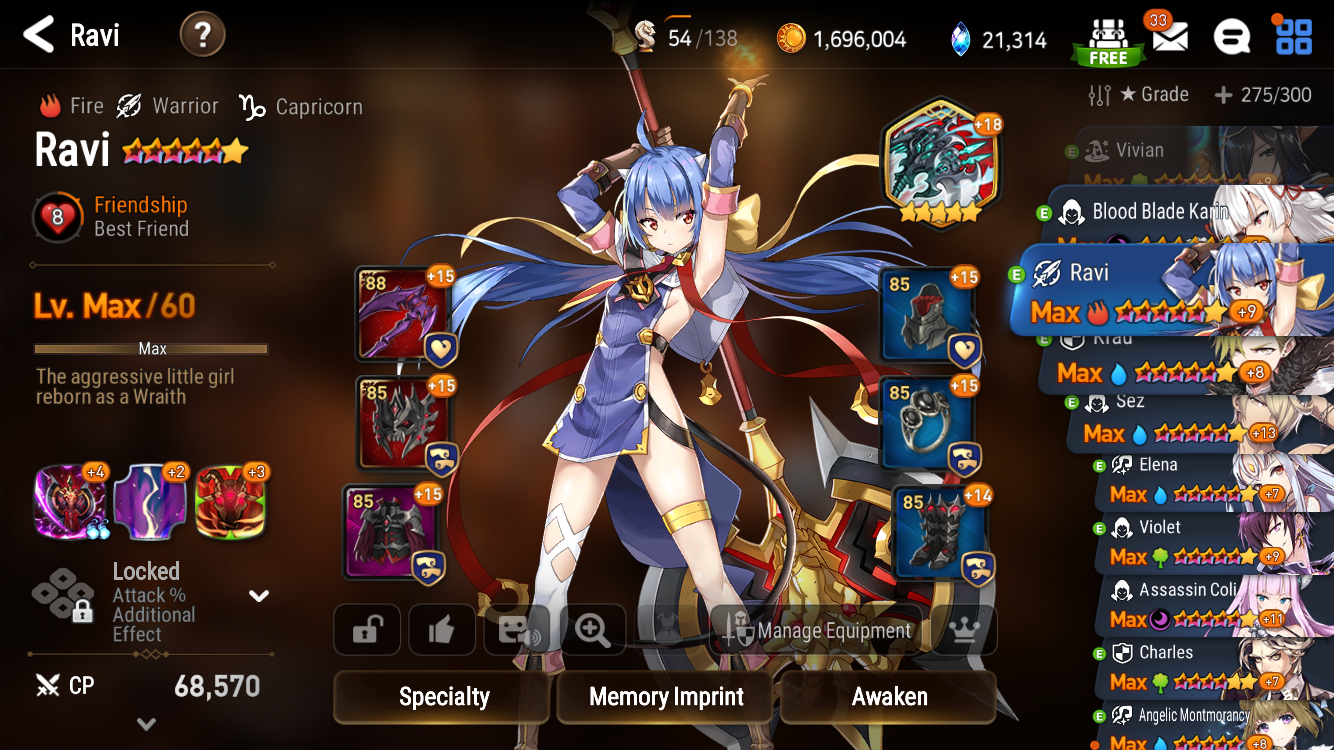Open the help question mark icon
This screenshot has width=1334, height=750.
click(x=202, y=34)
